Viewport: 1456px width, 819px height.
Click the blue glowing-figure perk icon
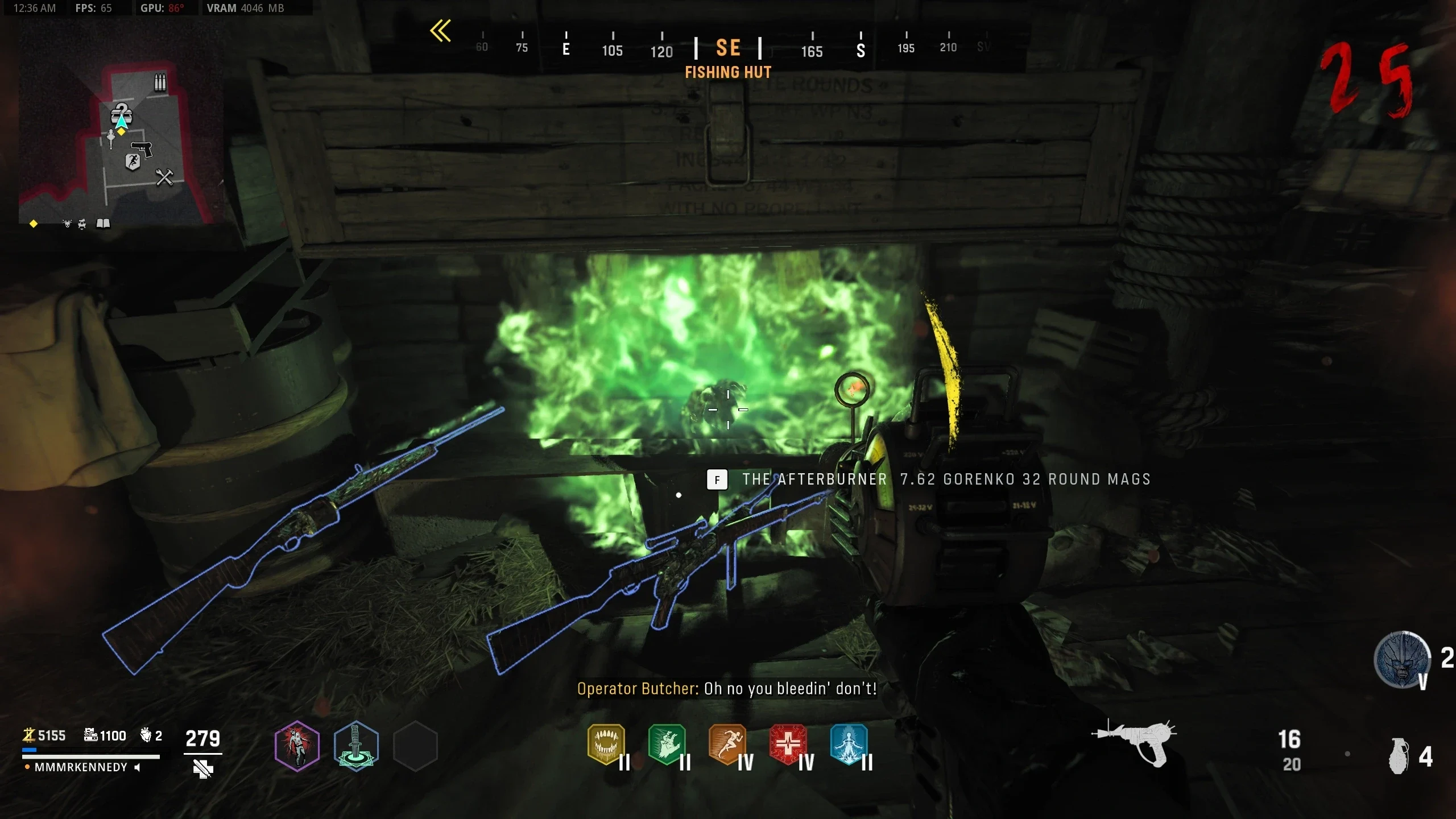point(849,744)
